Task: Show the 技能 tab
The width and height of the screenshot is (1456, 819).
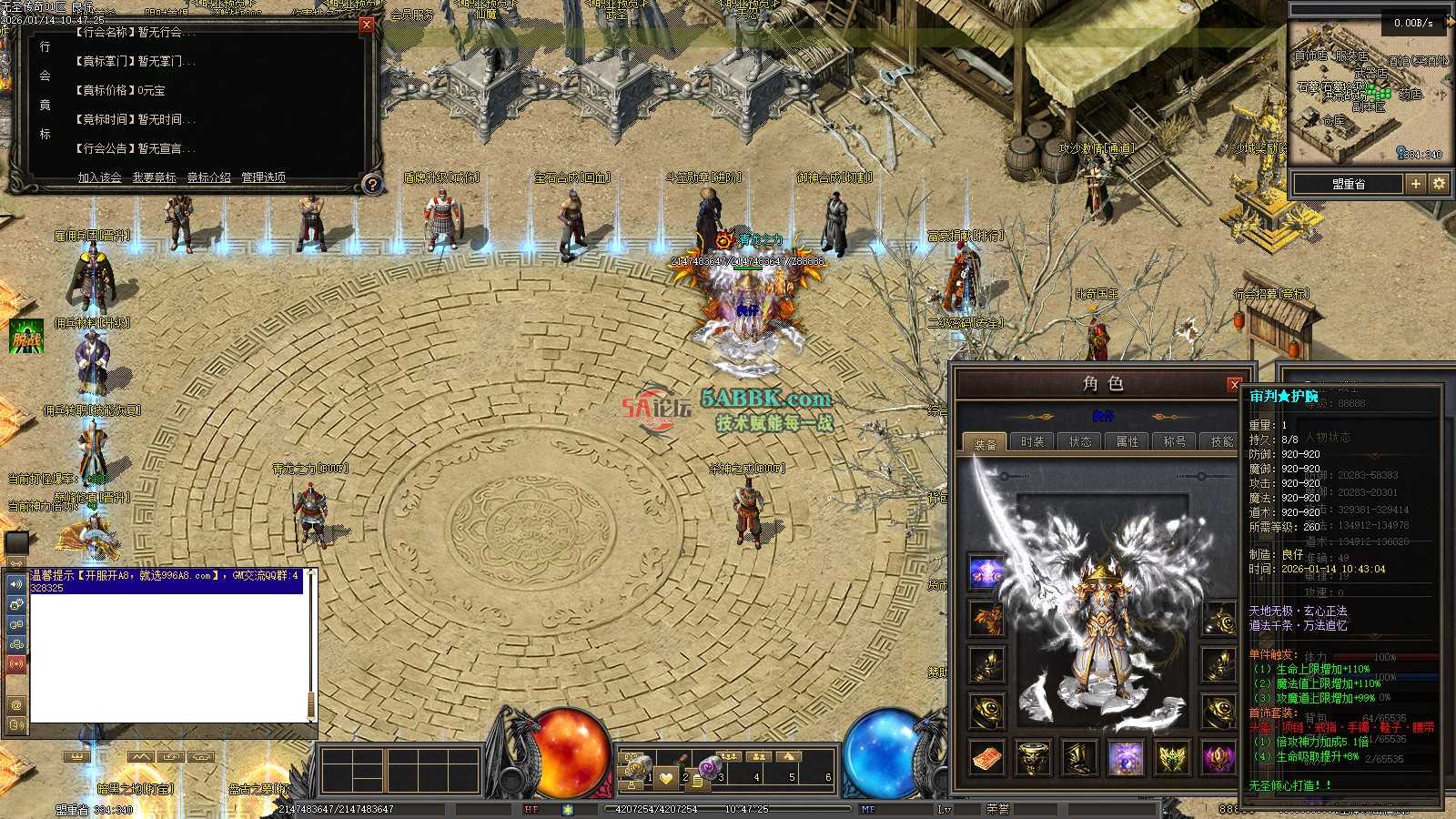Action: [1221, 442]
